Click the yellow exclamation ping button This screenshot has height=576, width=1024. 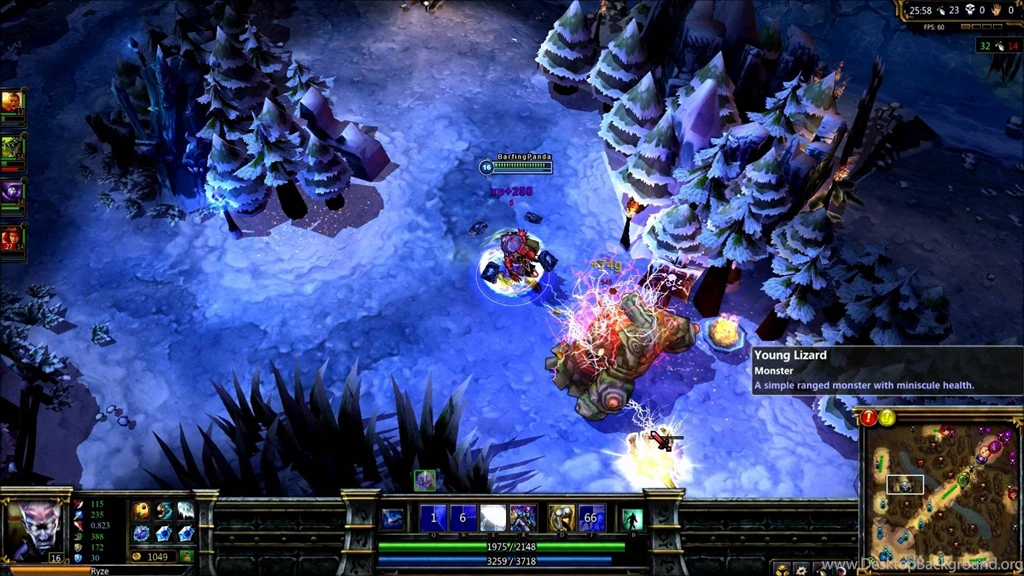point(887,417)
